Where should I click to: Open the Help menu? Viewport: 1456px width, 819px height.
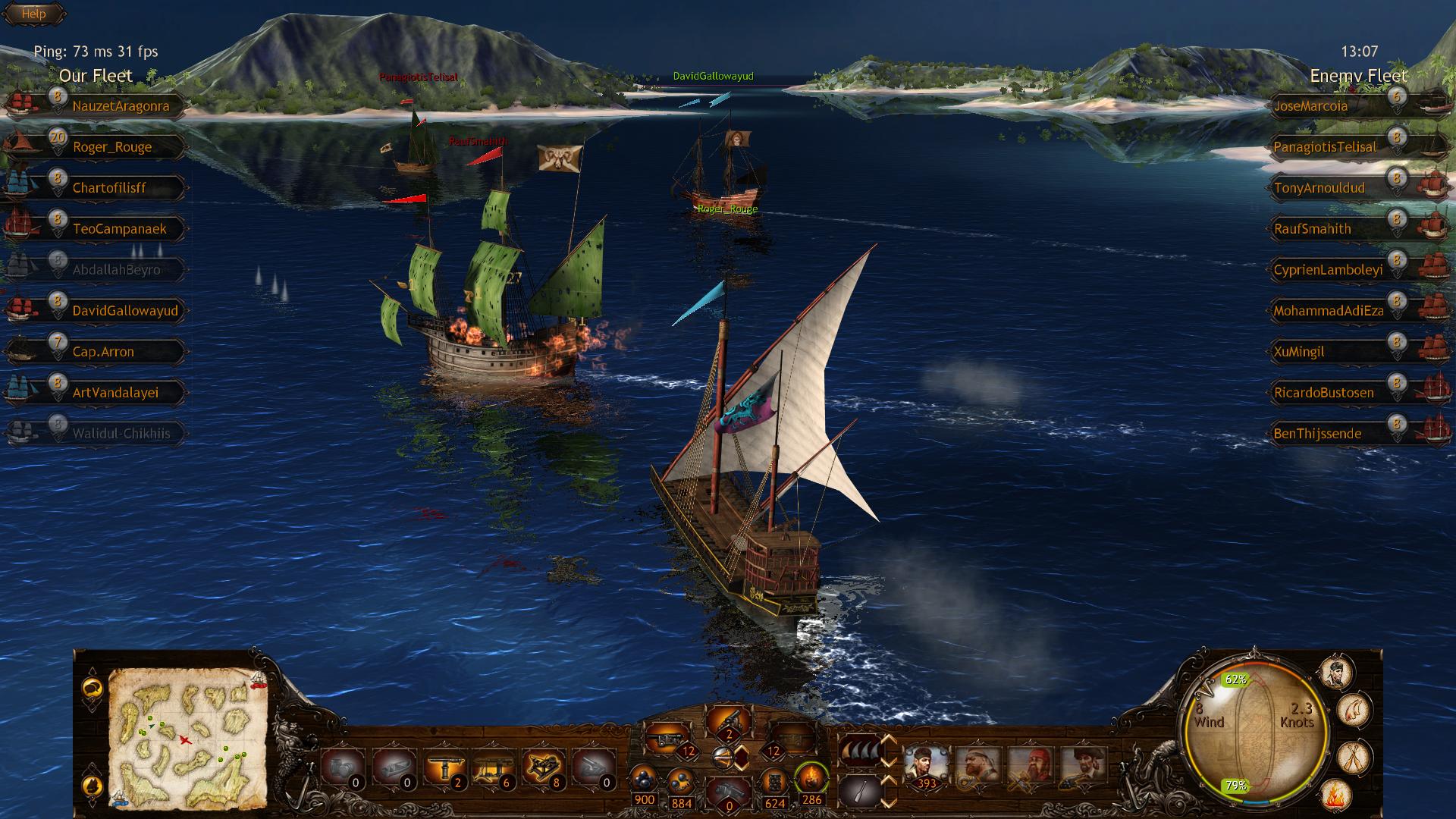click(33, 14)
